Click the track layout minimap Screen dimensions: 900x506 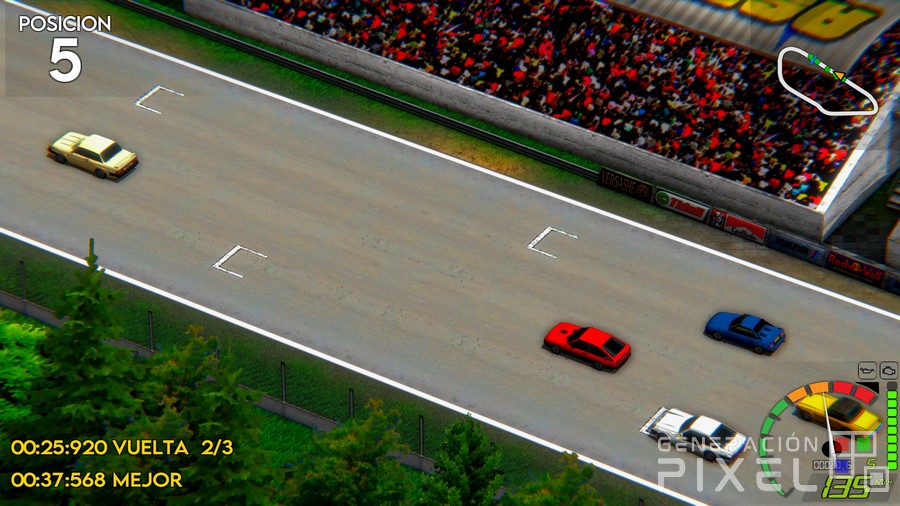827,80
